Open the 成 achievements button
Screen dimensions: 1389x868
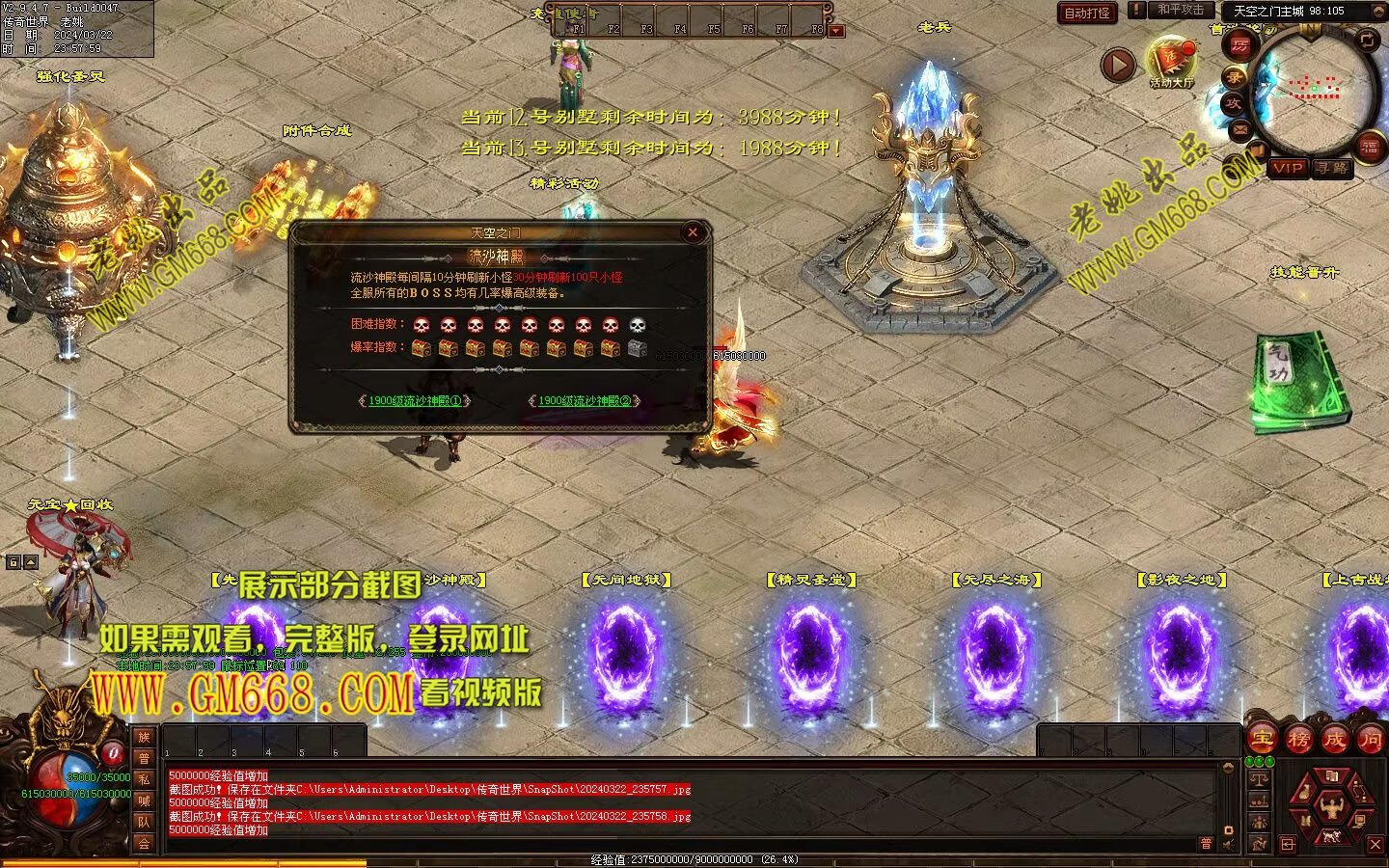[x=1335, y=740]
